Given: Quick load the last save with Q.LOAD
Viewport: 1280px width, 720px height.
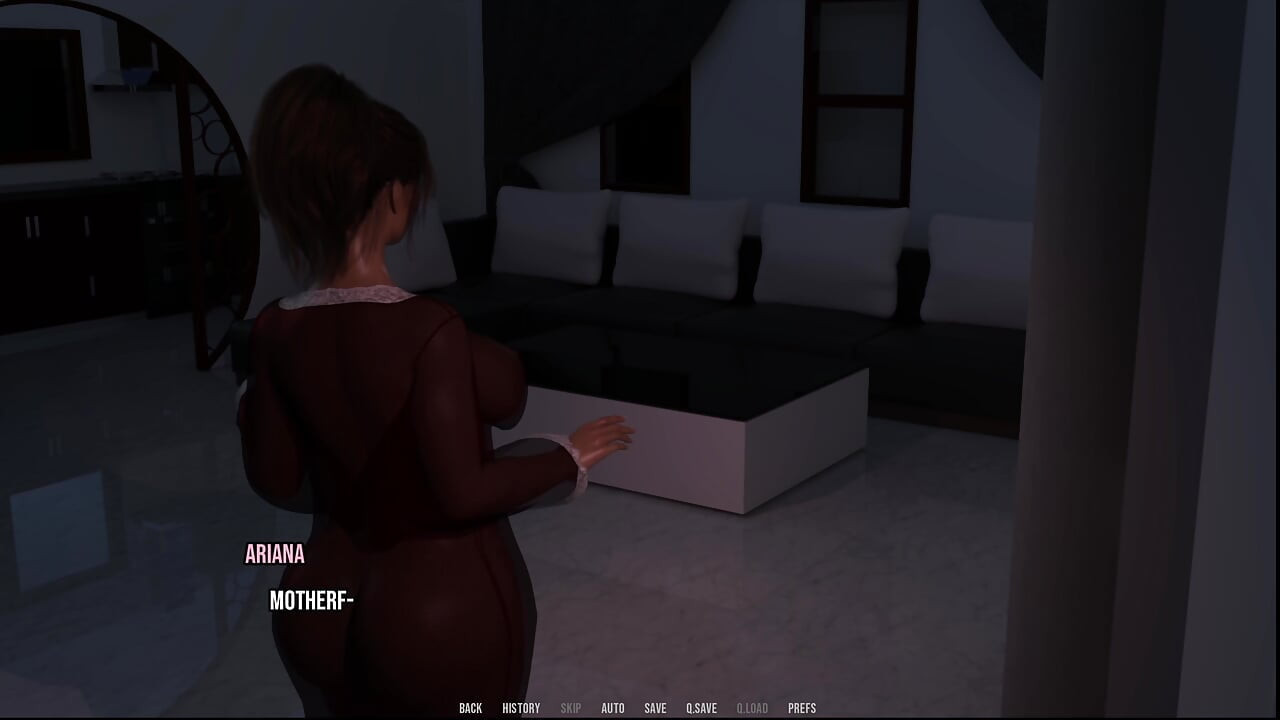Looking at the screenshot, I should (x=753, y=707).
